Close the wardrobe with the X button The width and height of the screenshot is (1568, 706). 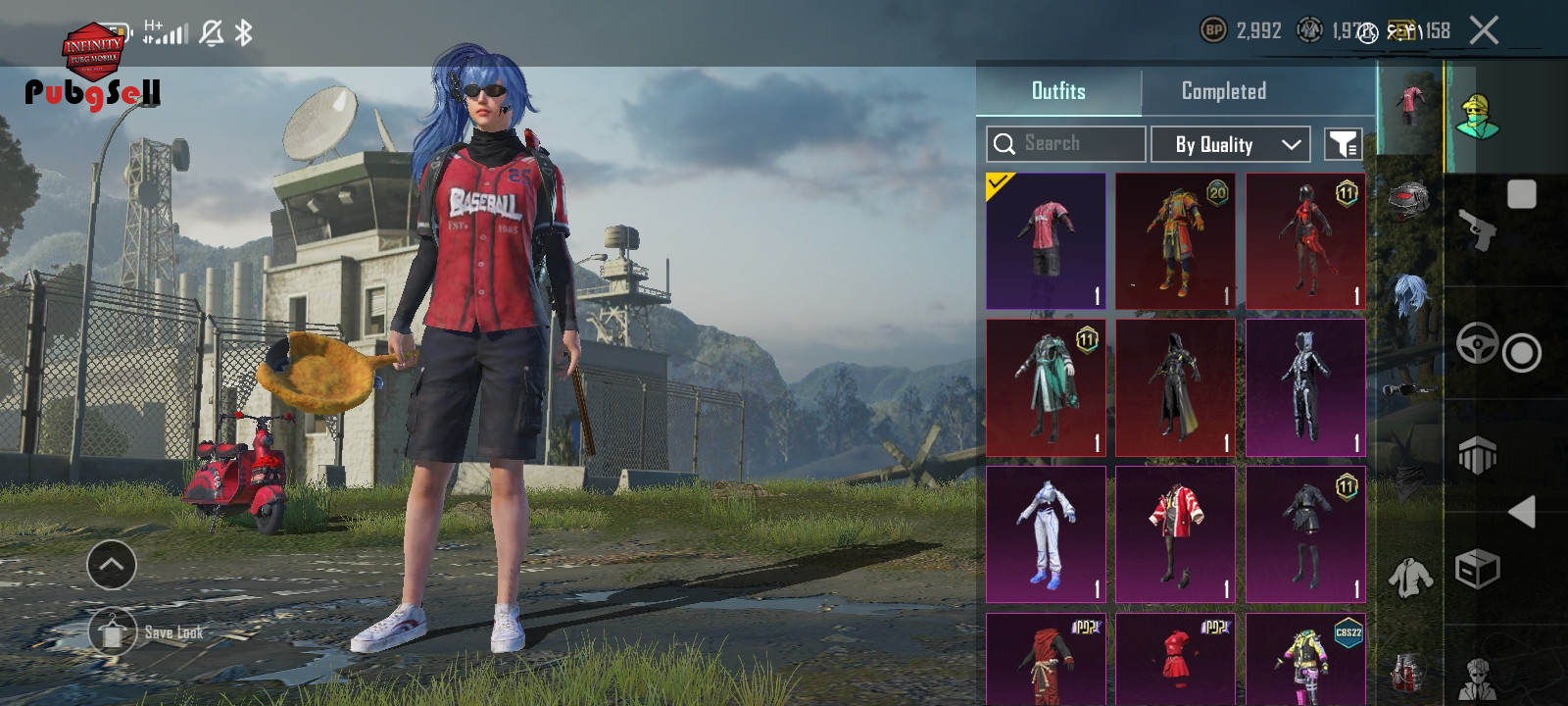click(x=1484, y=30)
